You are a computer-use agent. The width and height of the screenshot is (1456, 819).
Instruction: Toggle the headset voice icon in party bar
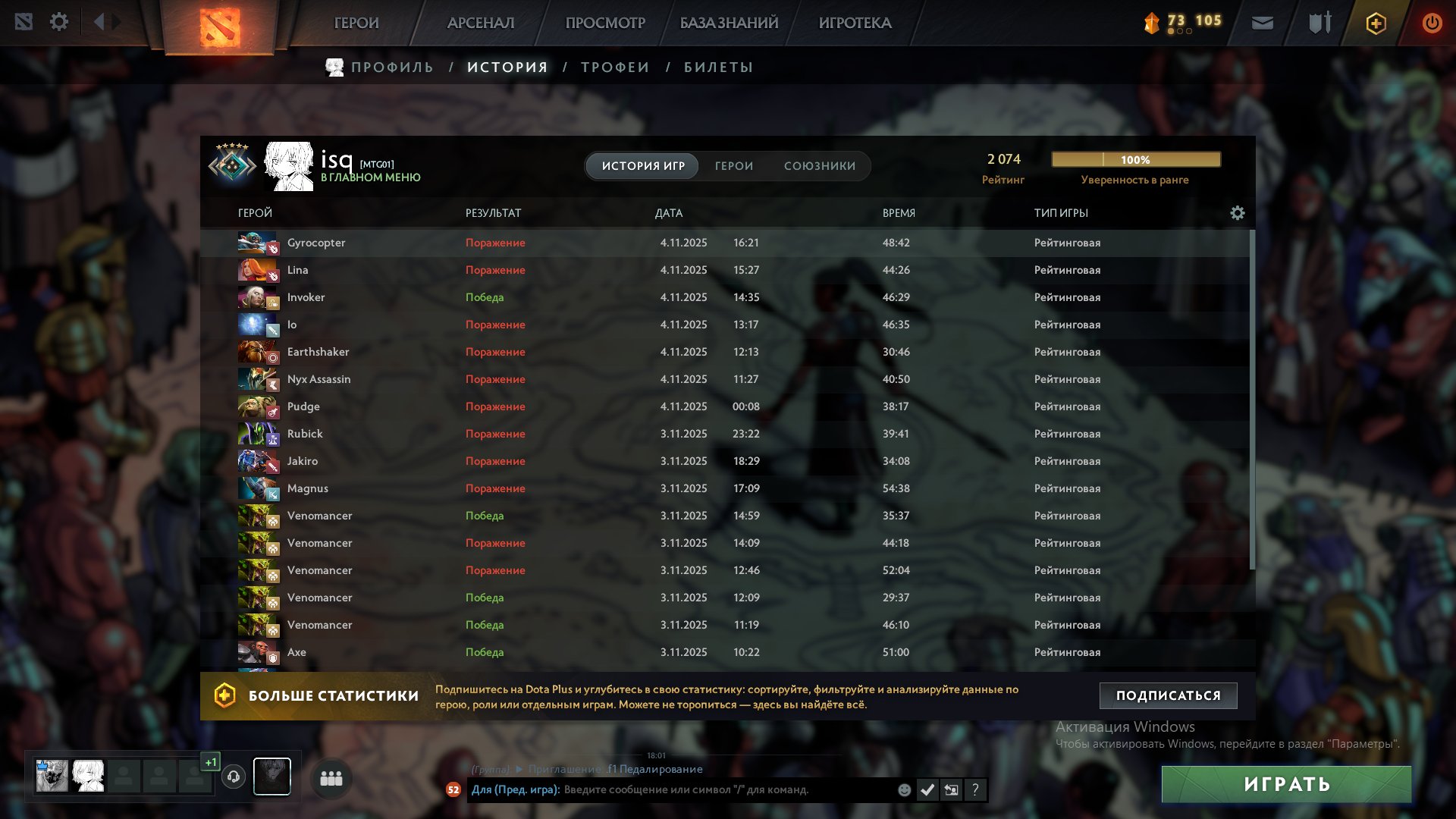[234, 777]
